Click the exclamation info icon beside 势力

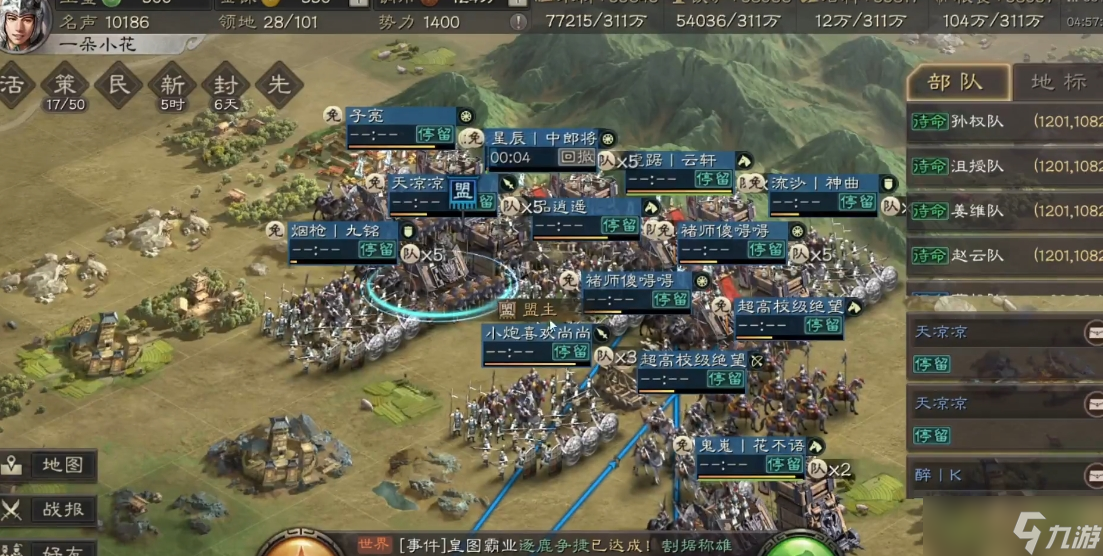(517, 22)
